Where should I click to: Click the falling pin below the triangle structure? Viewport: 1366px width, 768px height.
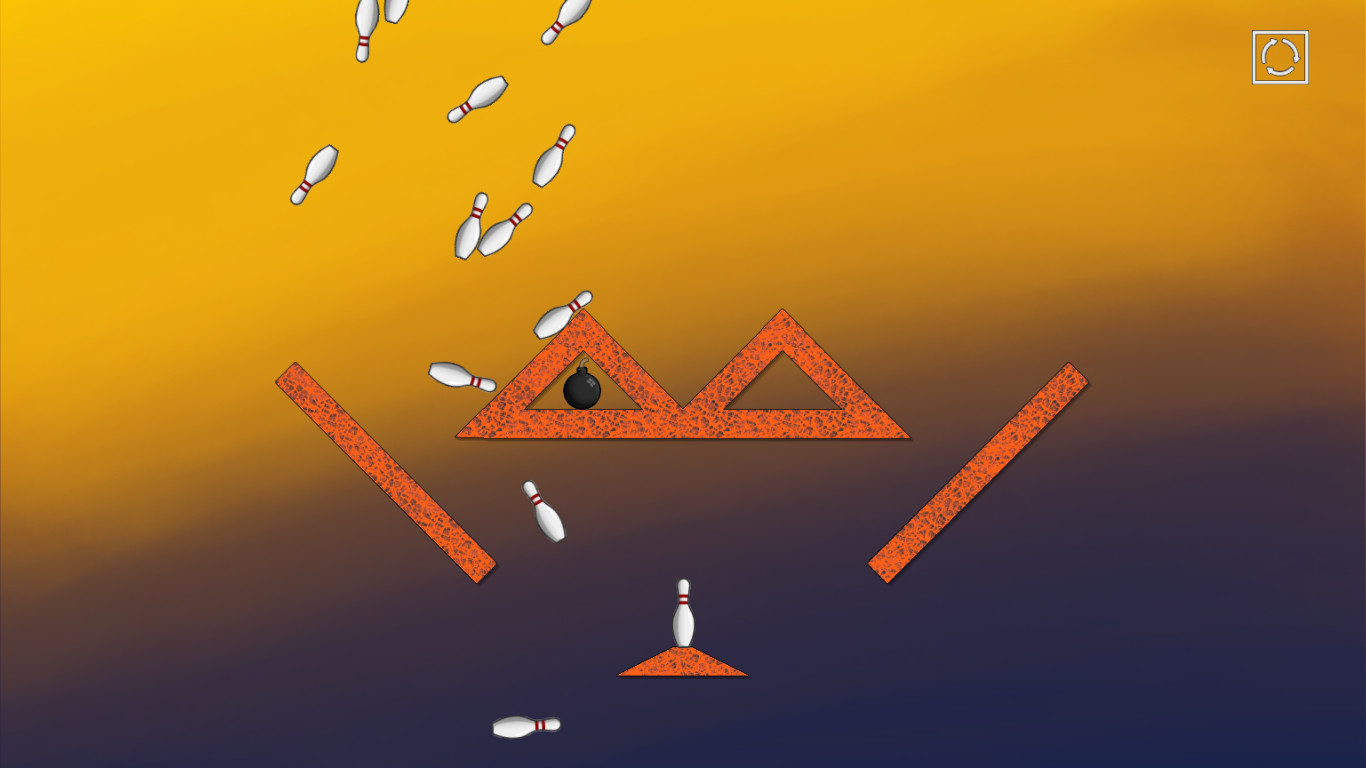(x=543, y=510)
